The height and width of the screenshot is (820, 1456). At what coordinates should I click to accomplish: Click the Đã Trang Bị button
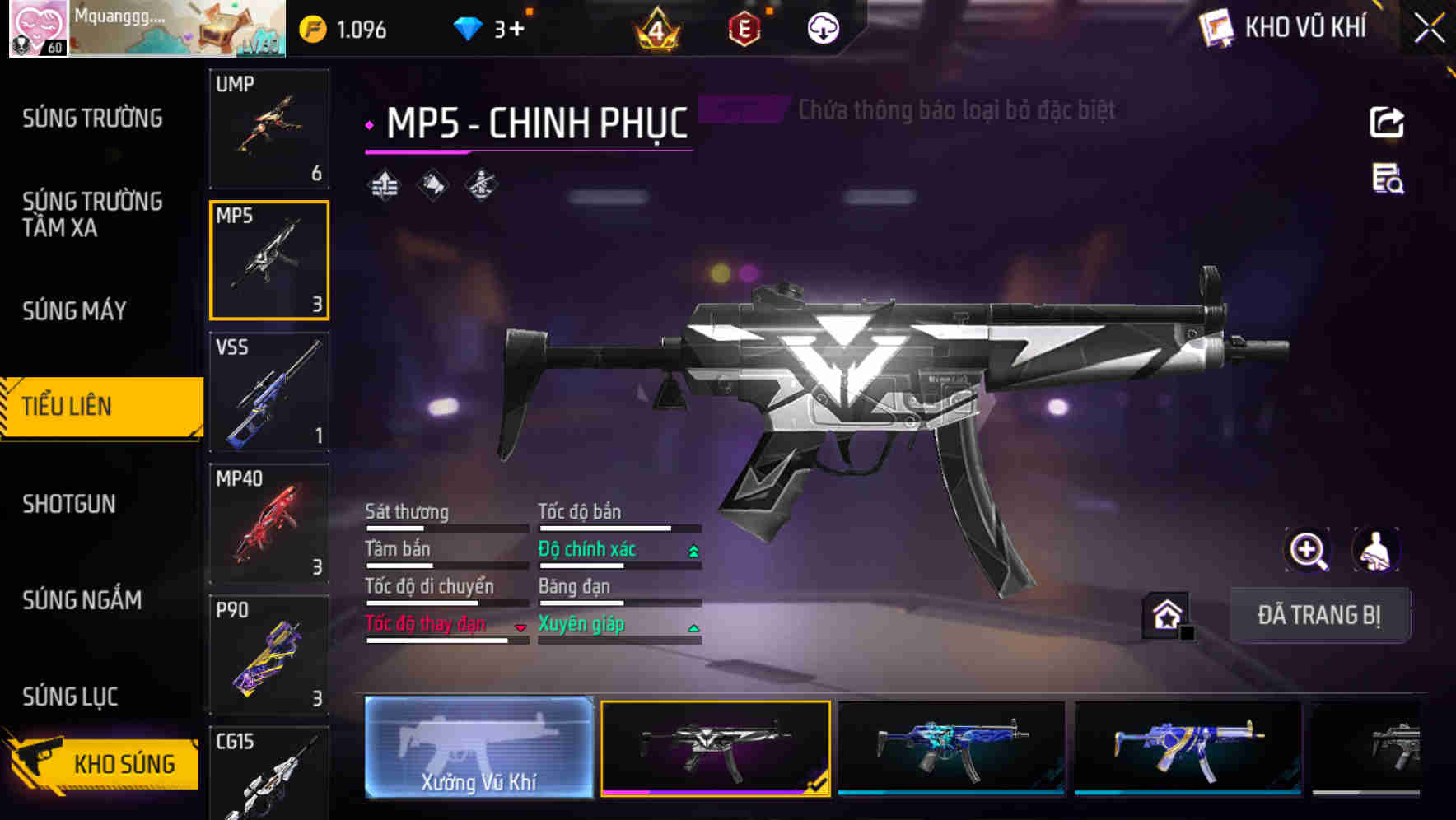point(1318,615)
